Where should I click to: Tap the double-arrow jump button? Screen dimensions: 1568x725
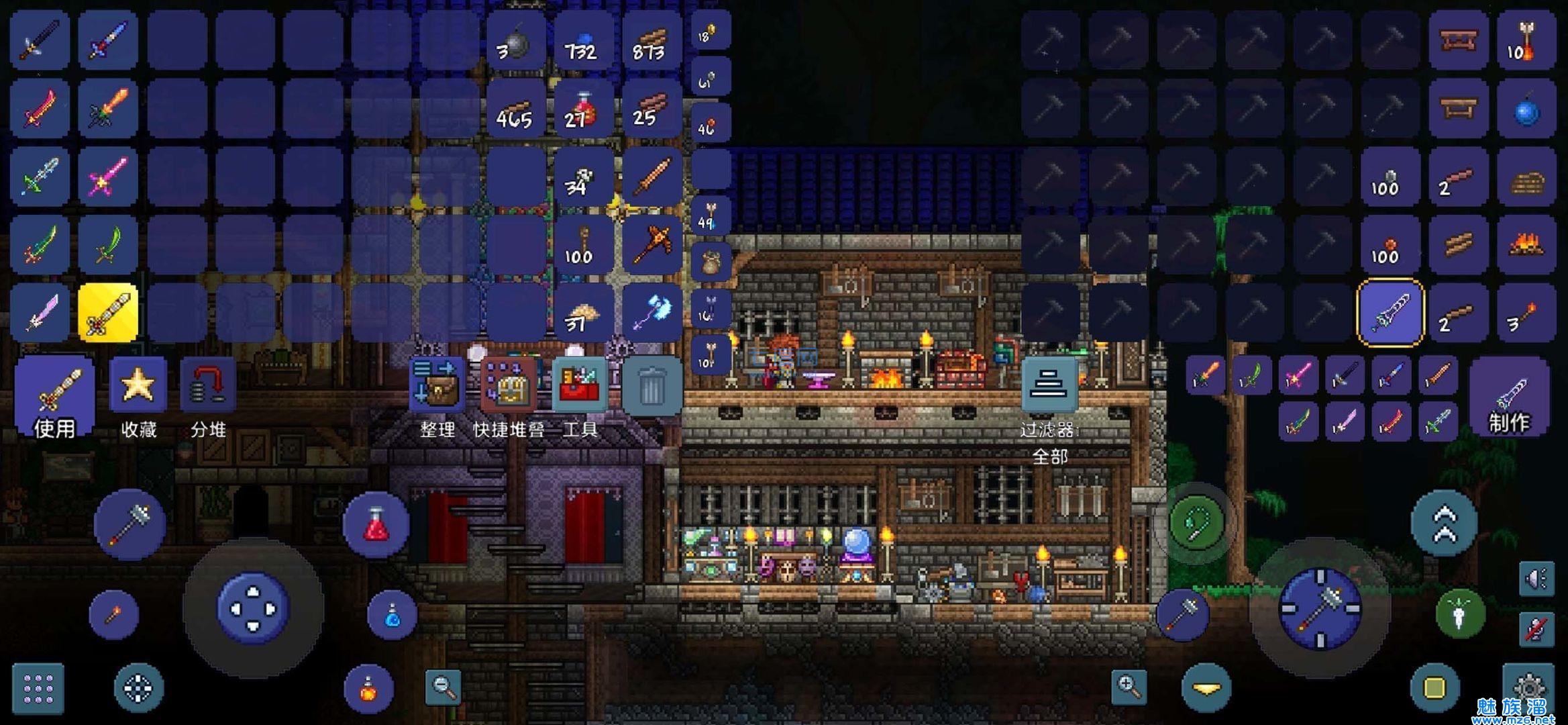pyautogui.click(x=1445, y=523)
